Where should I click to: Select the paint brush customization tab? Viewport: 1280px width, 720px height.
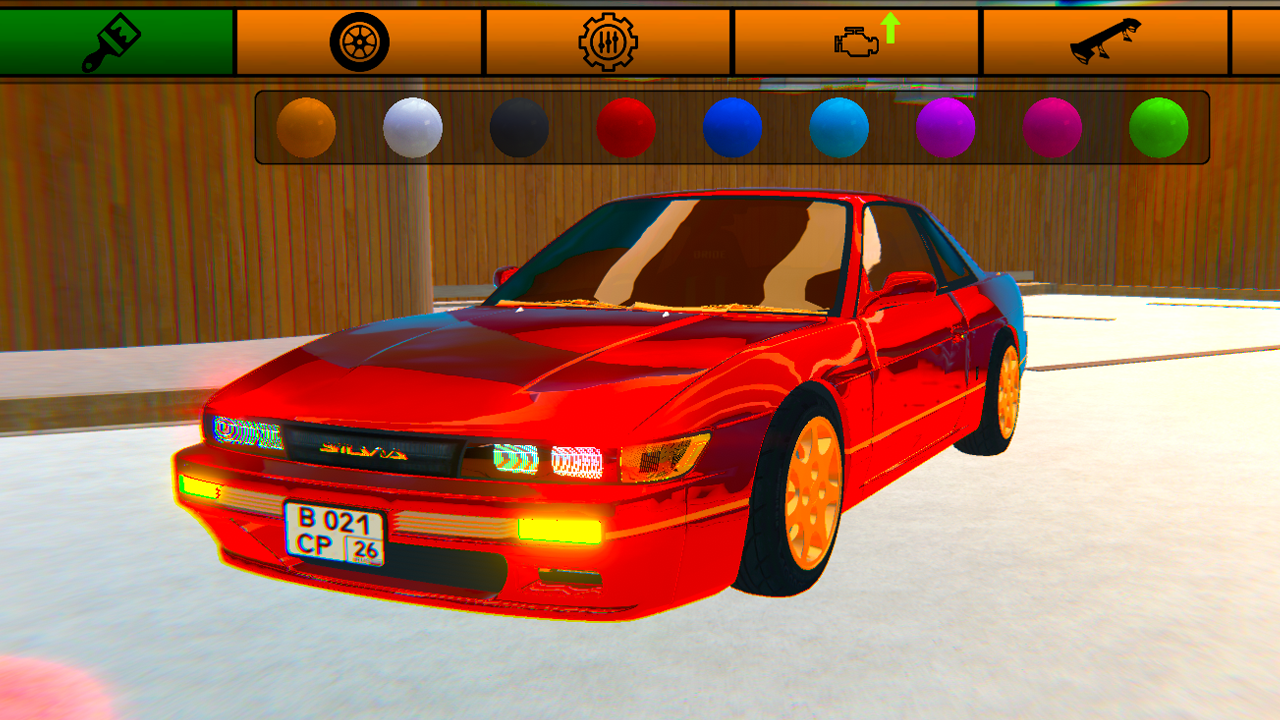(117, 40)
